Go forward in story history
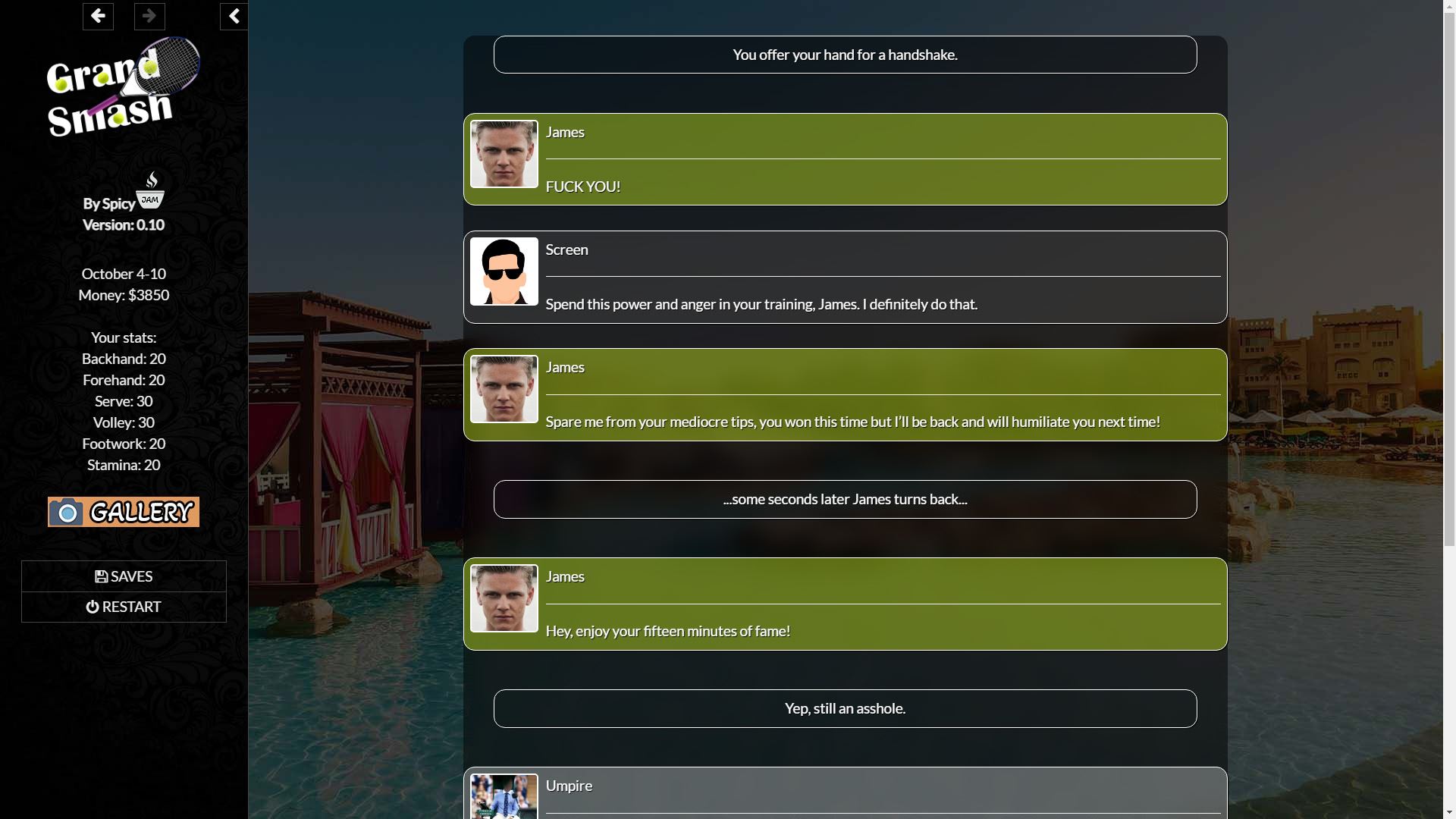This screenshot has height=819, width=1456. coord(149,16)
